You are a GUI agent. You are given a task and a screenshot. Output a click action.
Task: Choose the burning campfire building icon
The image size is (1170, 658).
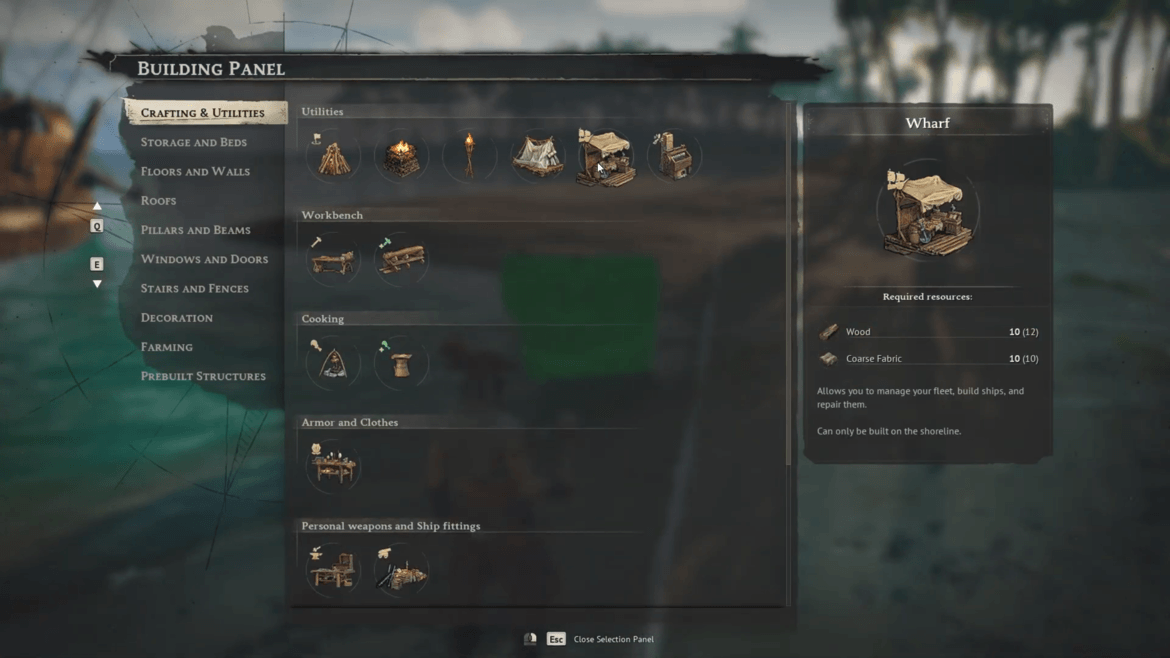pos(401,157)
